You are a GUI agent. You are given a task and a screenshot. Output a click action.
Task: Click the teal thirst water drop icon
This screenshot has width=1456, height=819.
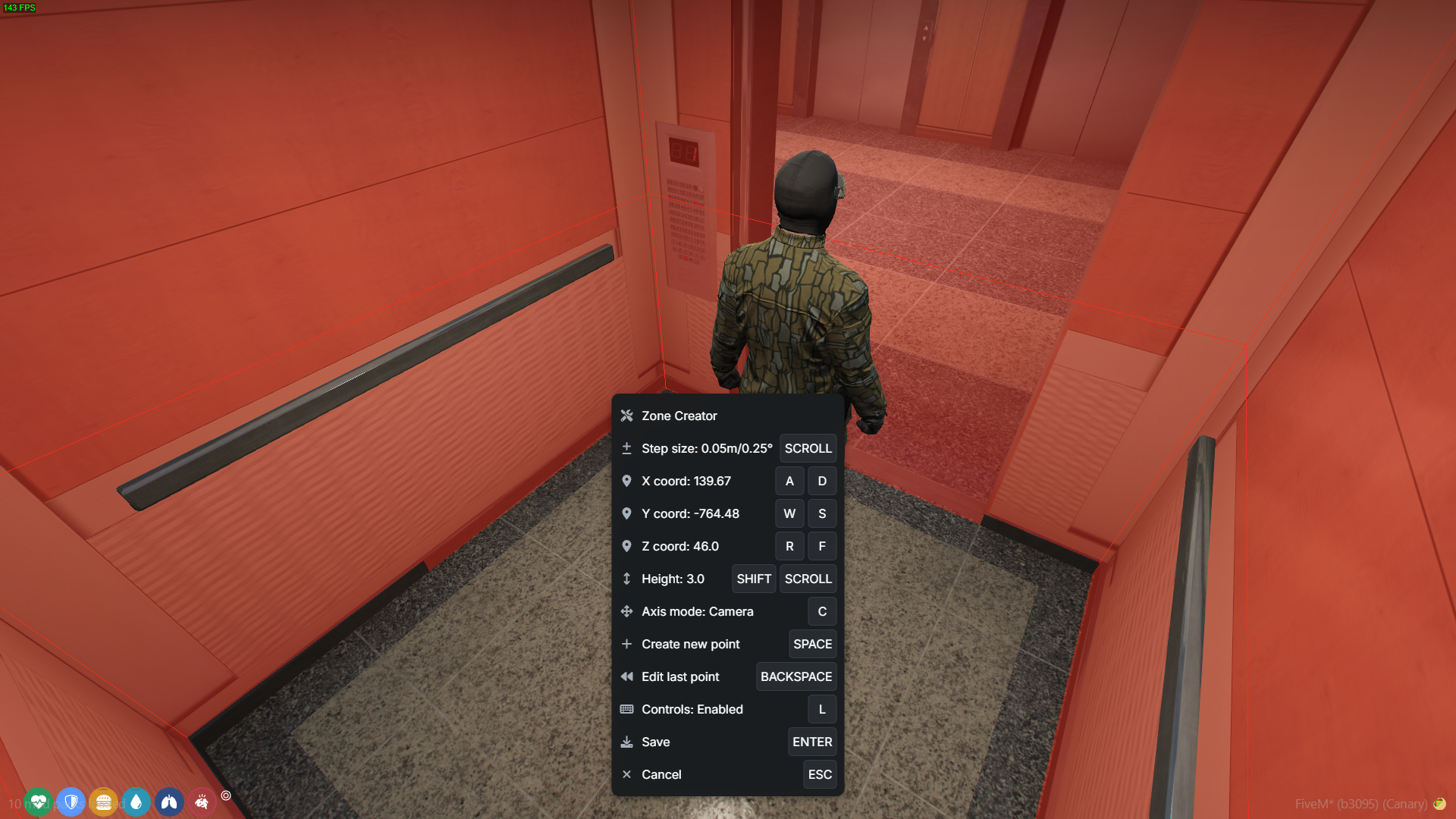(136, 802)
